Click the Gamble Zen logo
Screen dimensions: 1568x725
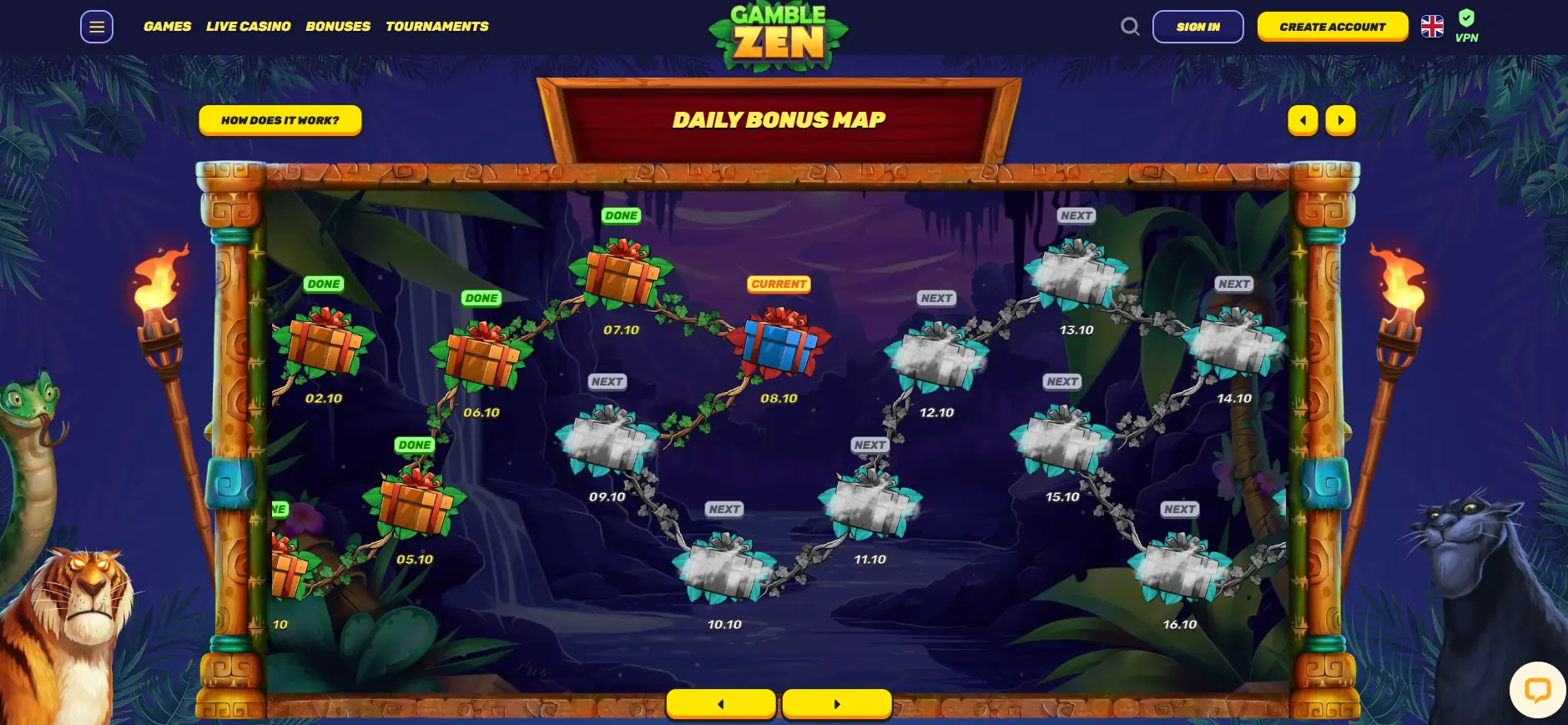778,35
